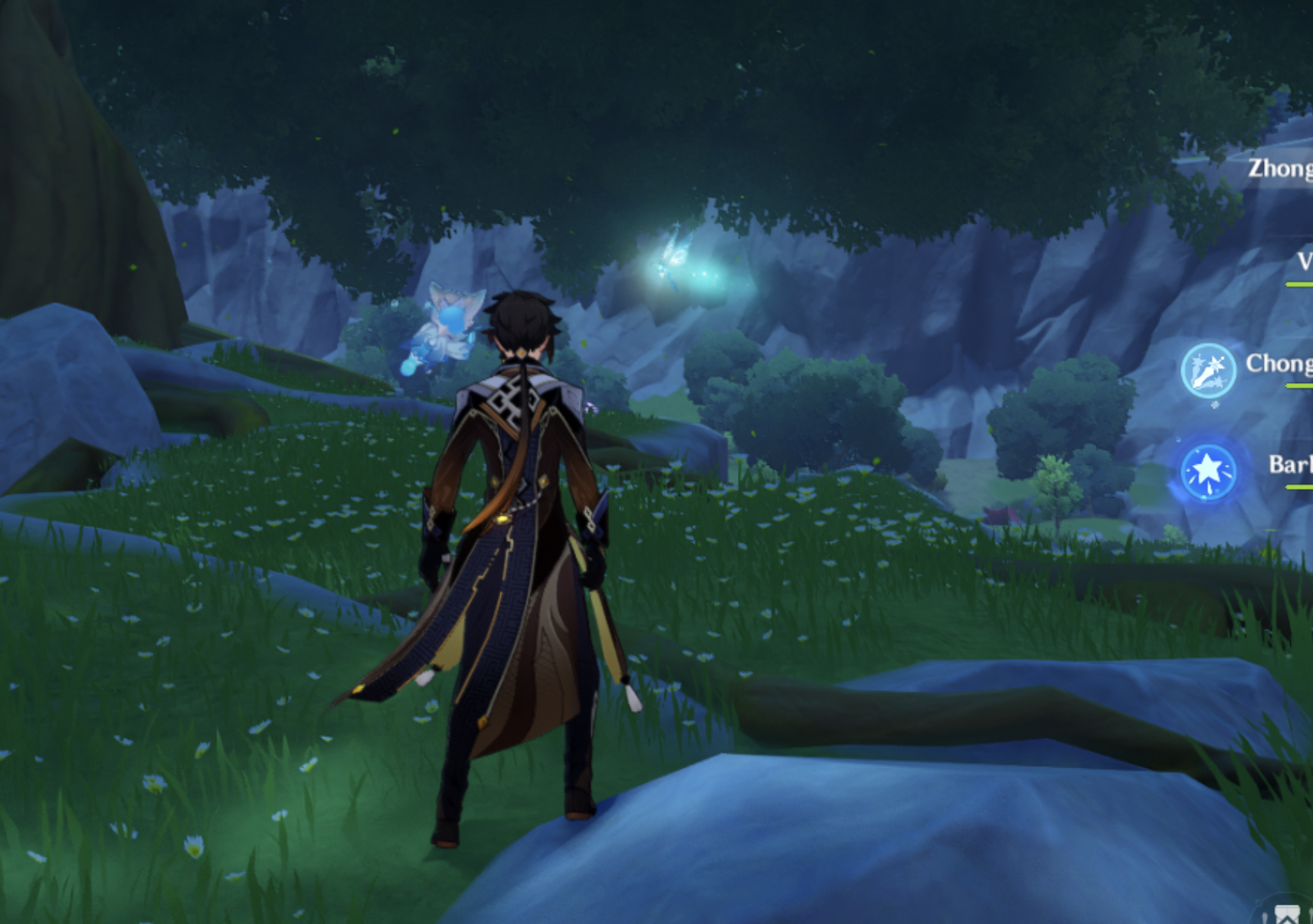The width and height of the screenshot is (1313, 924).
Task: Activate Chongyun's glowing sword burst icon
Action: pos(1208,370)
